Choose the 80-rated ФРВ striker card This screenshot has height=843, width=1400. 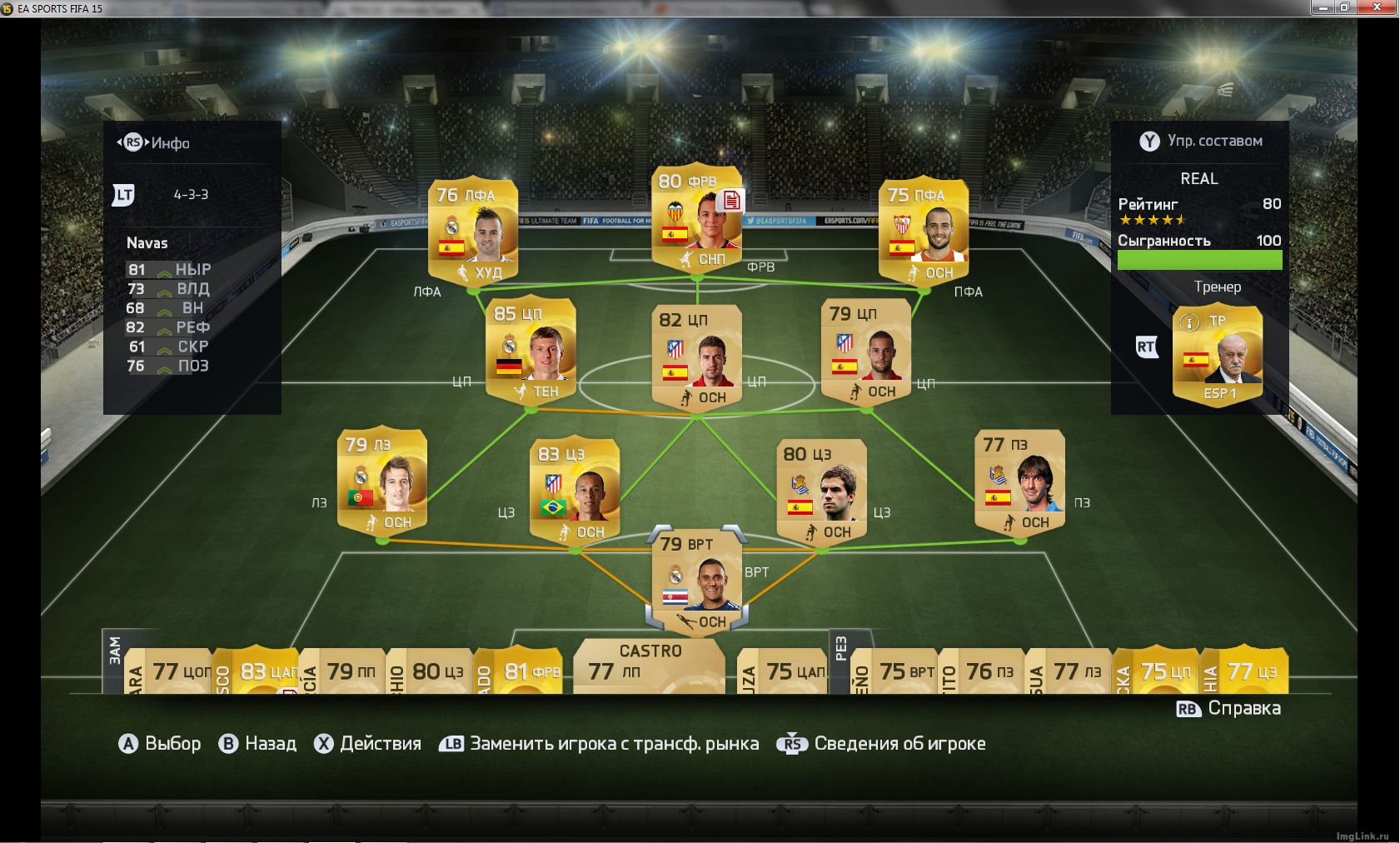coord(697,218)
